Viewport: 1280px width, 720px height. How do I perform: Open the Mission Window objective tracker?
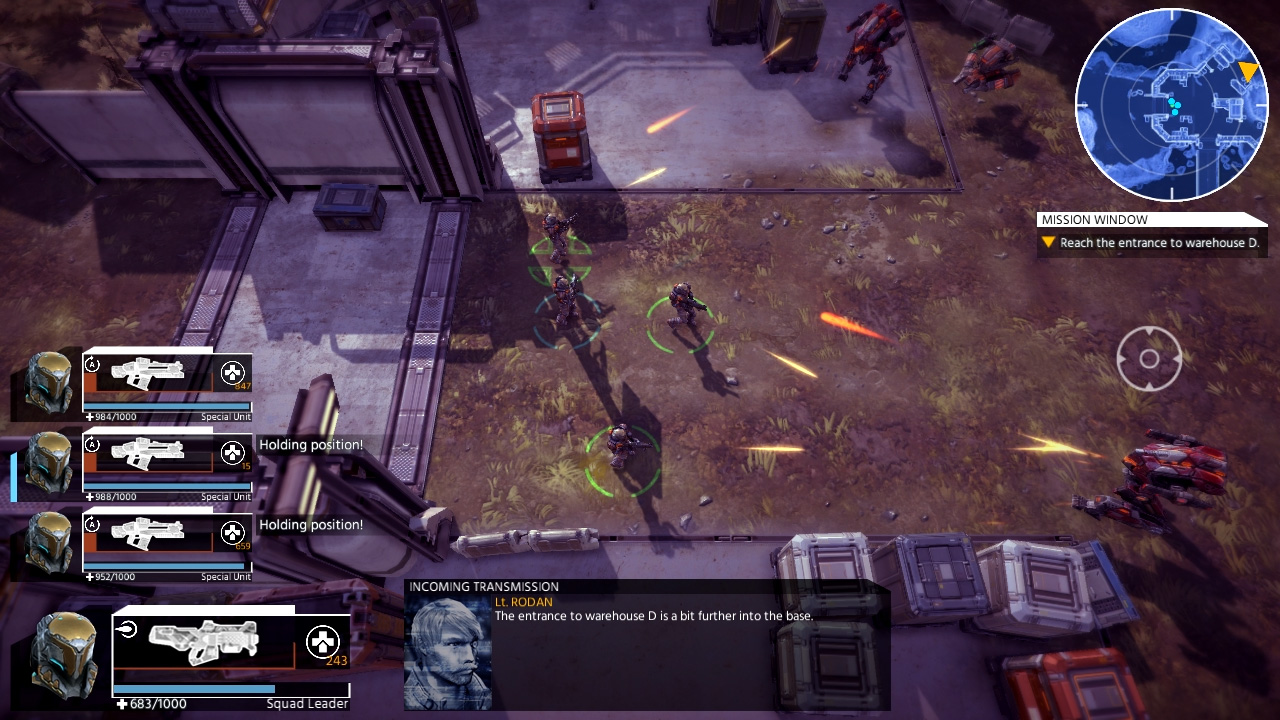tap(1152, 234)
